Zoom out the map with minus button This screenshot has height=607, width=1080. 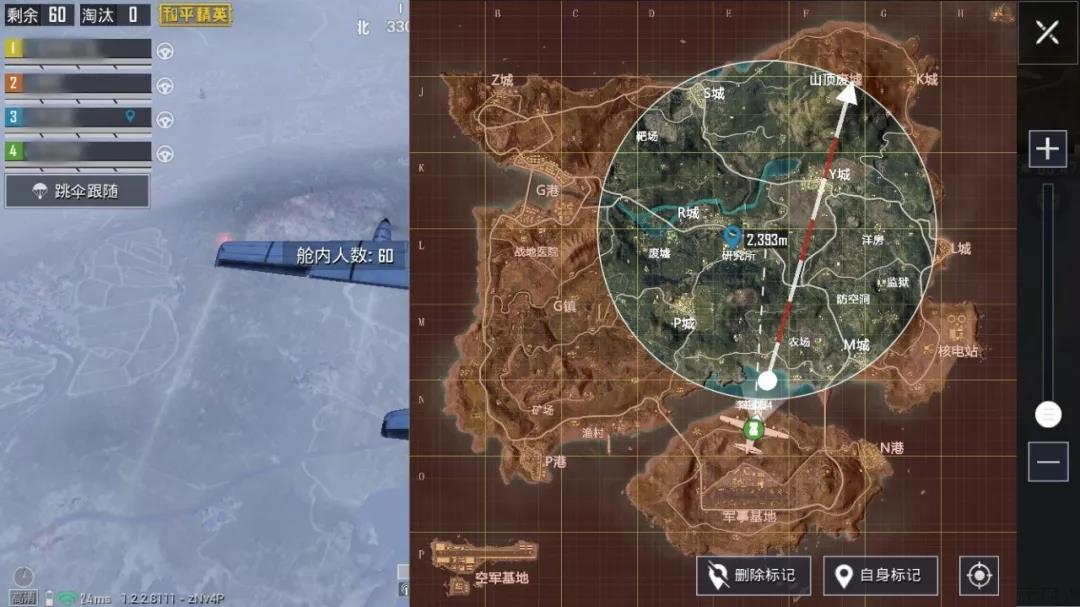click(1047, 461)
